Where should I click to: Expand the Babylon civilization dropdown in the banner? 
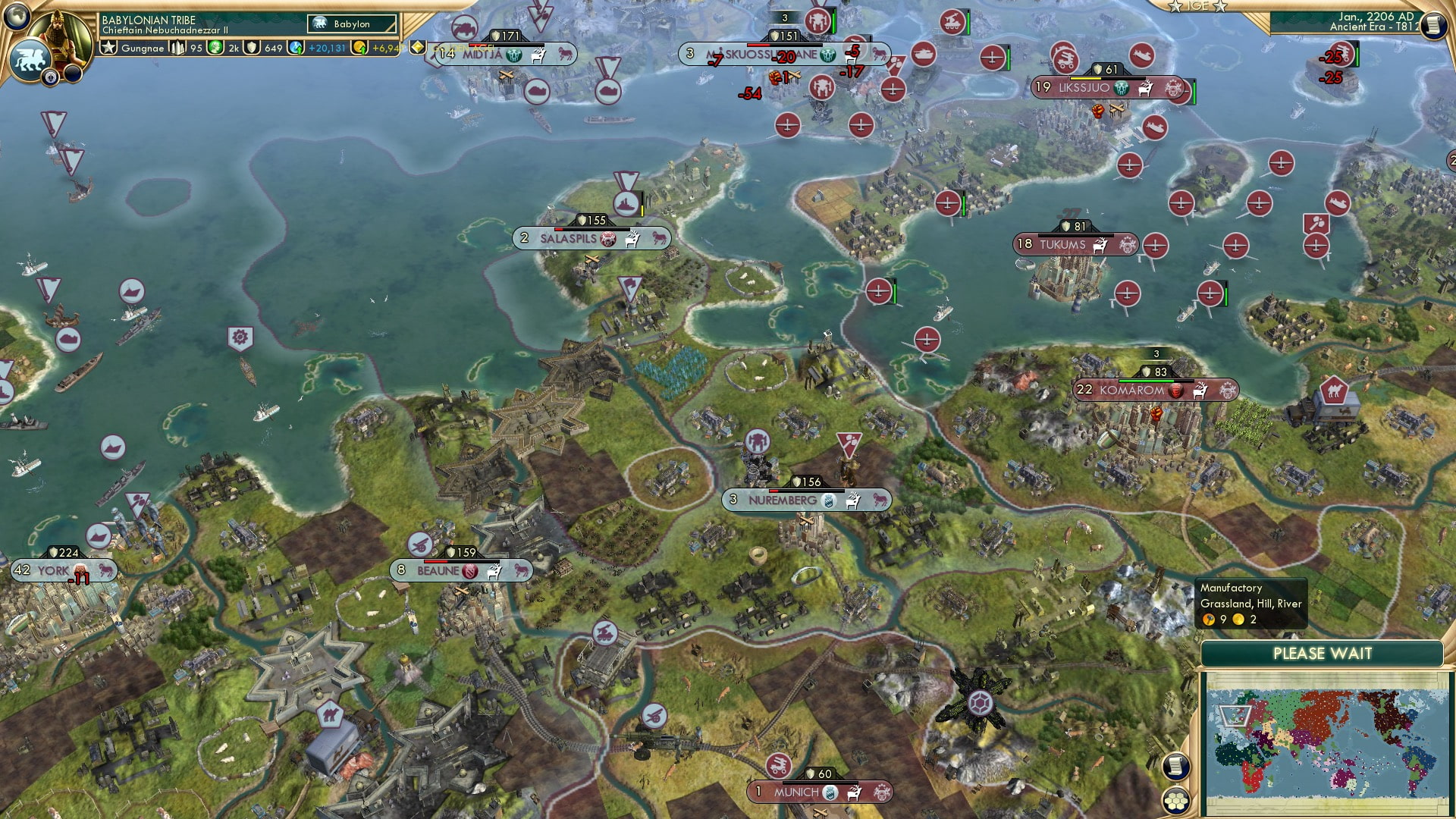[x=353, y=24]
